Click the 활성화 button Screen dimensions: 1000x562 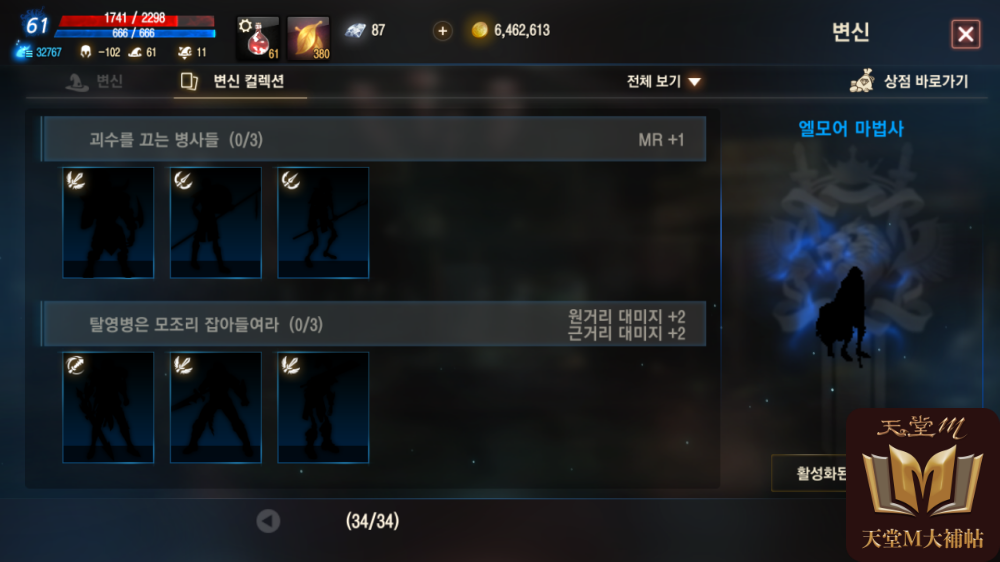(x=808, y=473)
